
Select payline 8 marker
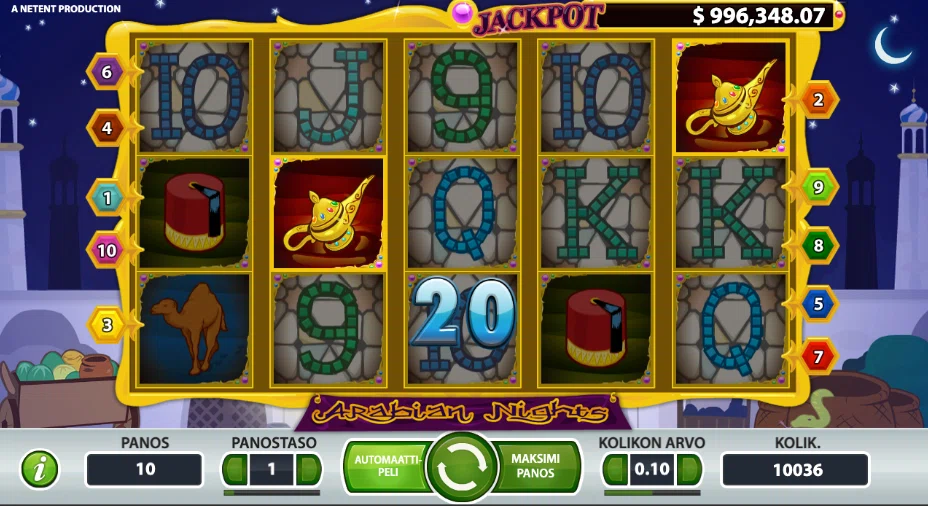click(819, 245)
